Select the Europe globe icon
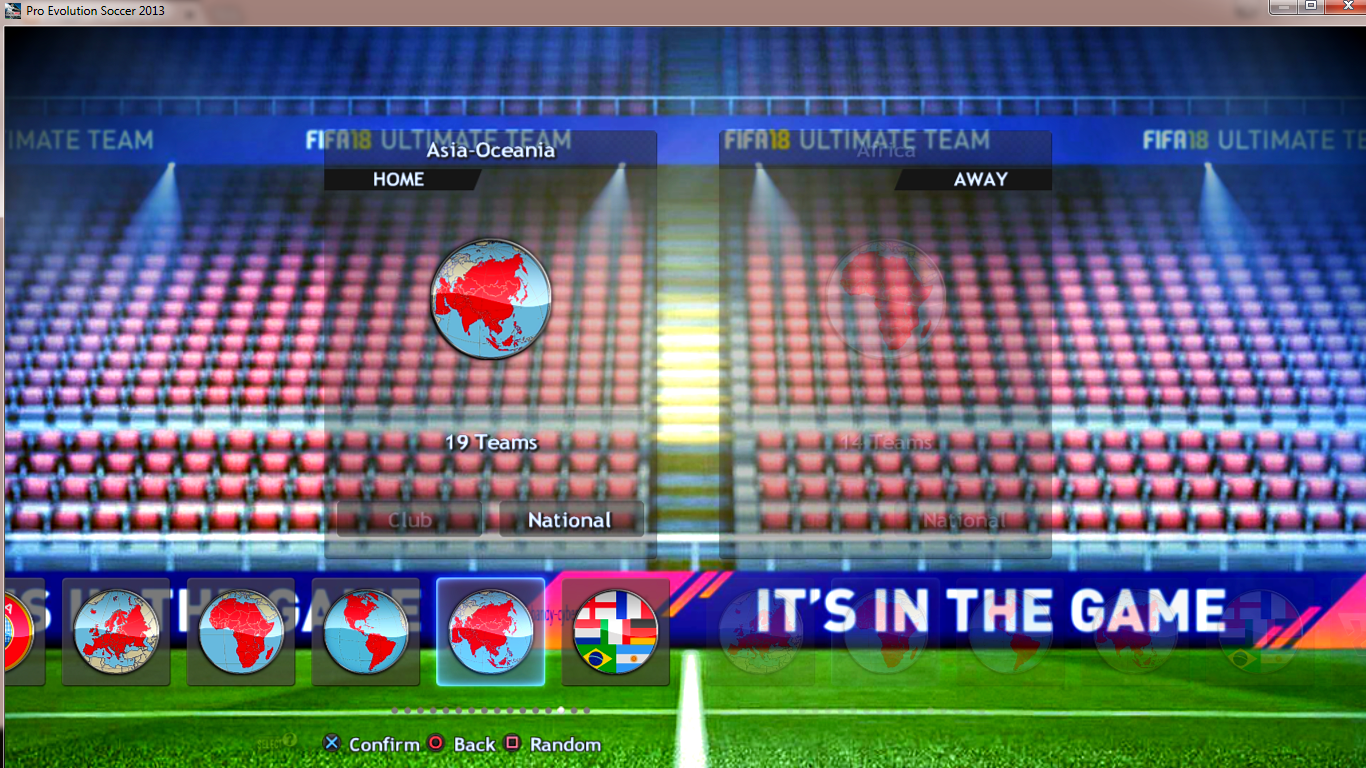 pos(116,632)
